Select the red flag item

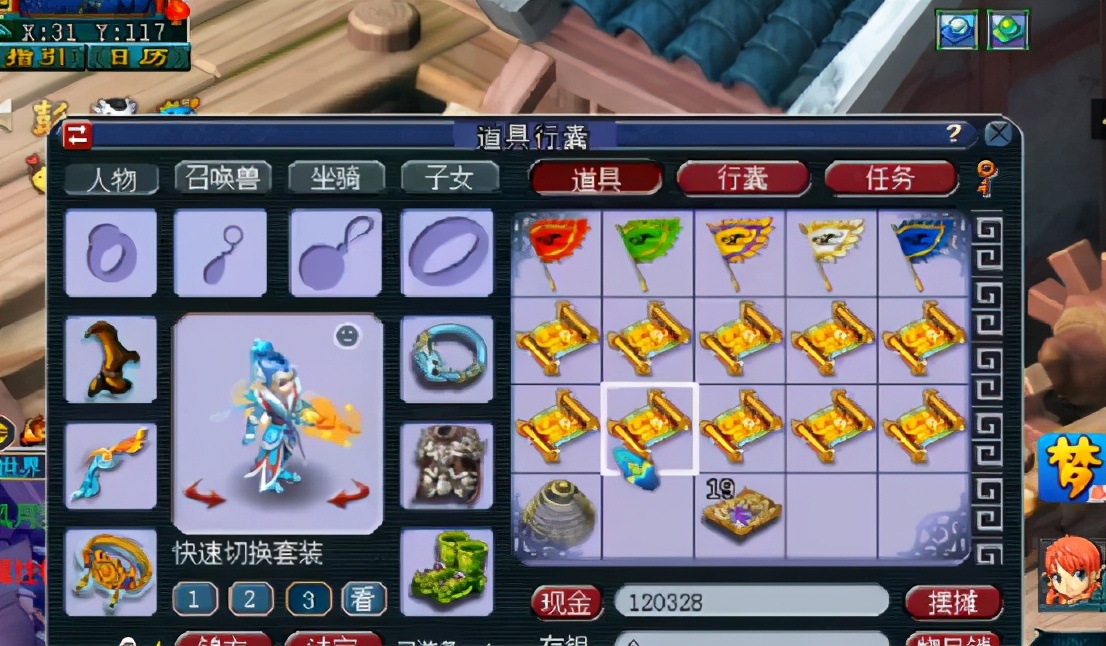click(557, 251)
